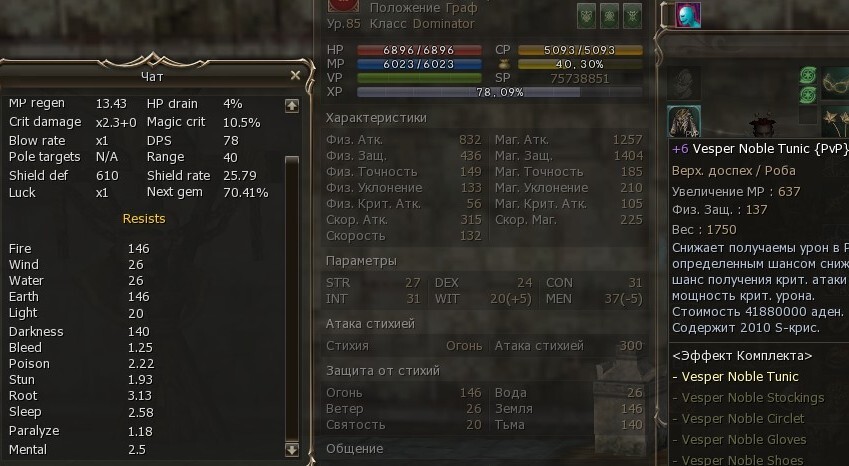Click the scroll-down arrow in the stats window
This screenshot has width=849, height=466.
coord(291,450)
